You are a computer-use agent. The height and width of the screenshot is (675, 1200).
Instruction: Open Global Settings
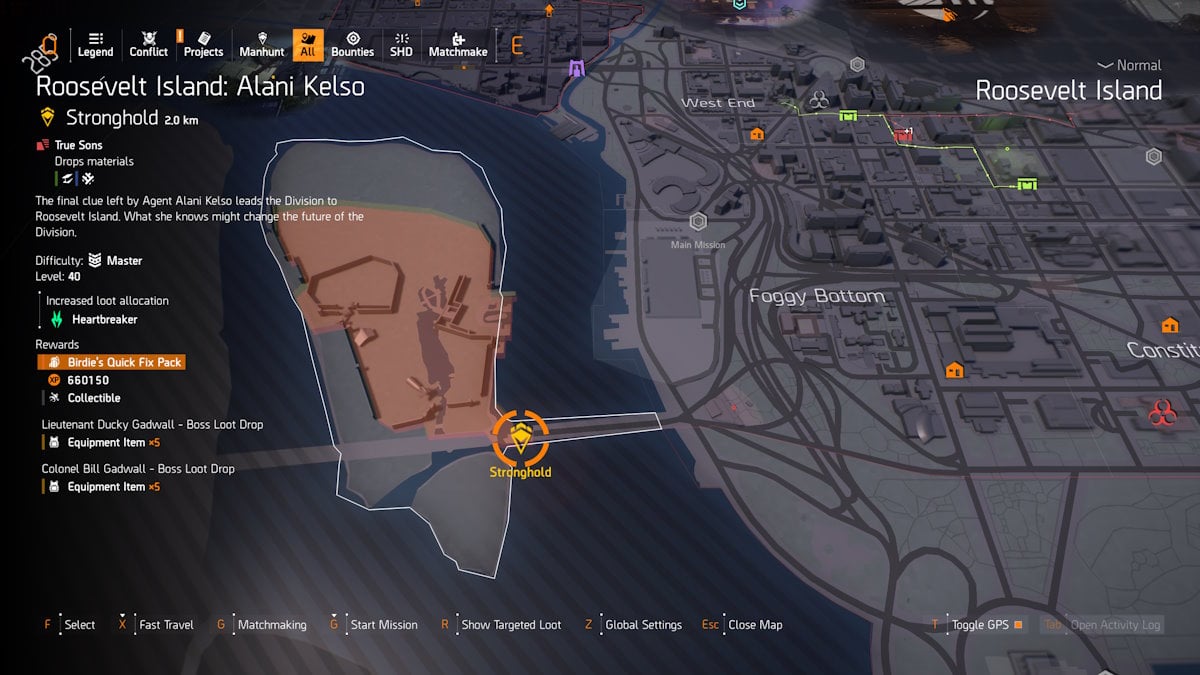(x=643, y=625)
